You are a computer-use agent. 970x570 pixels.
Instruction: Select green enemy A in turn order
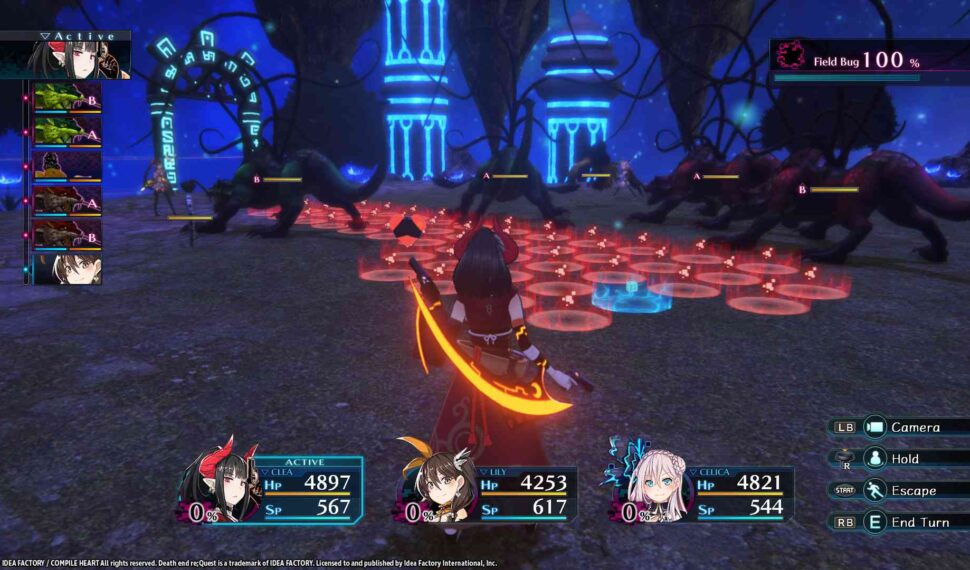[67, 131]
